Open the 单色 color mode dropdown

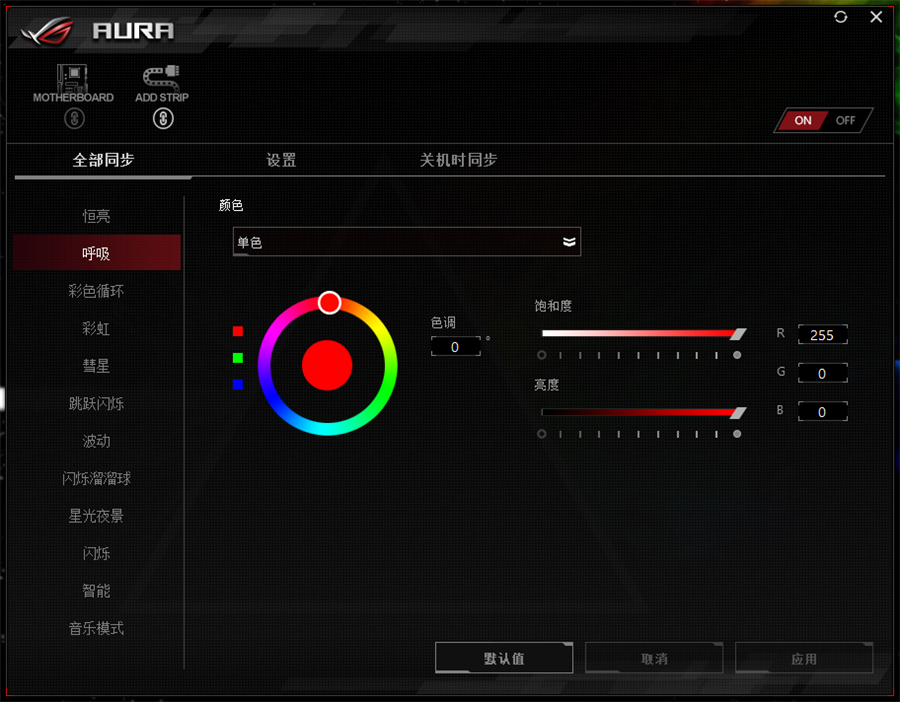coord(407,242)
